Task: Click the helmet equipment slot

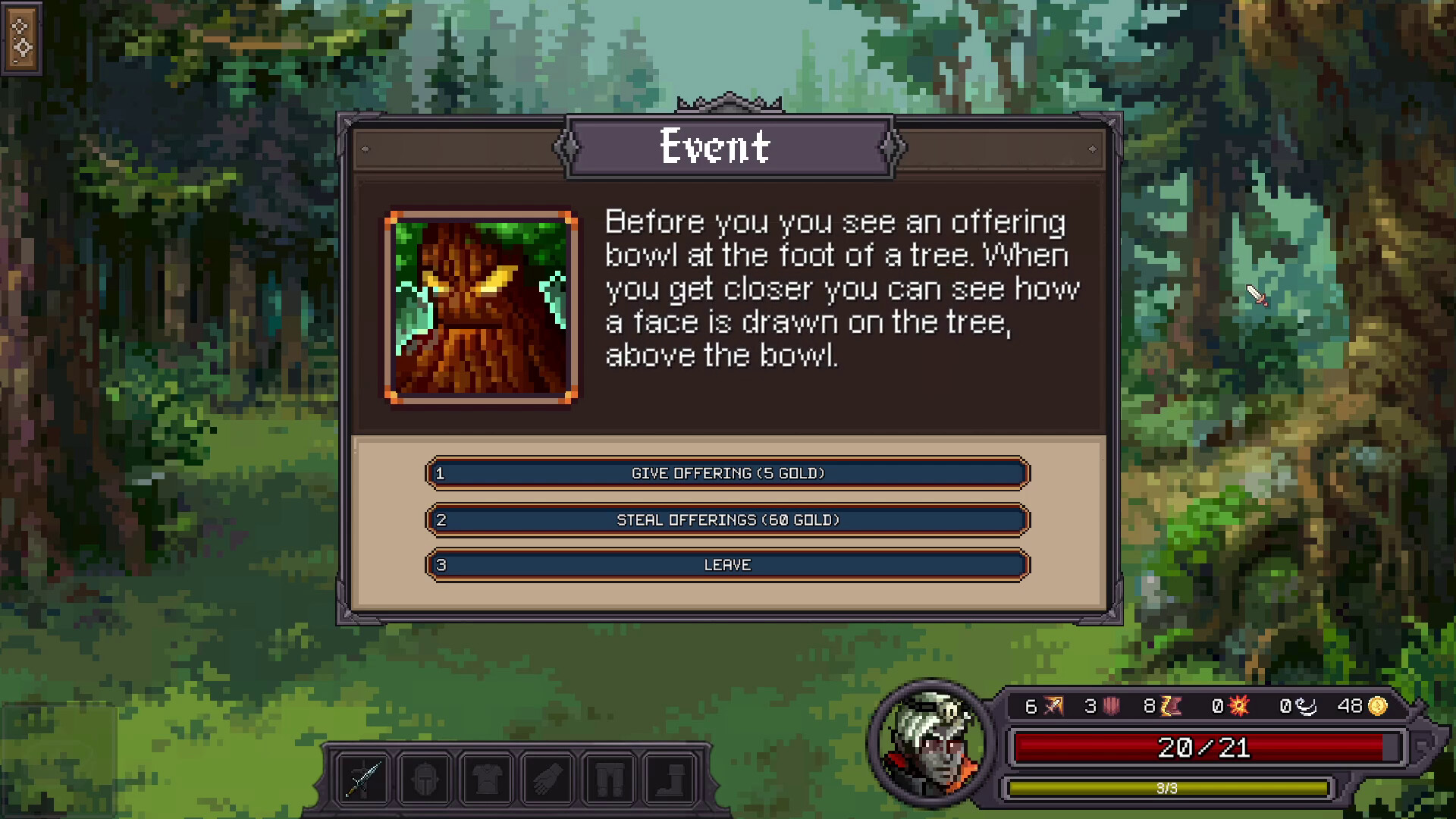Action: 426,780
